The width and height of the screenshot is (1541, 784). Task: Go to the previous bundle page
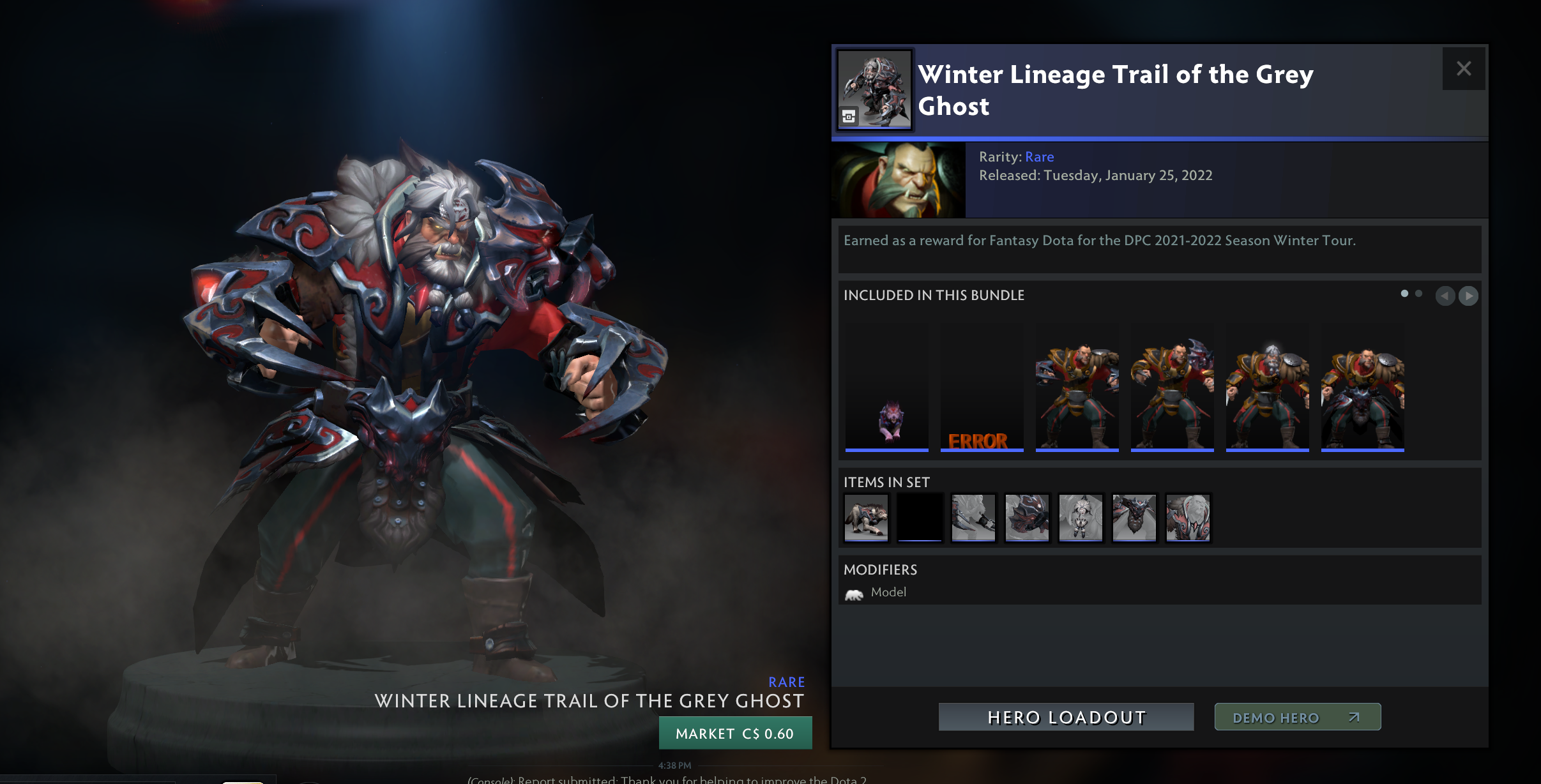click(x=1445, y=296)
